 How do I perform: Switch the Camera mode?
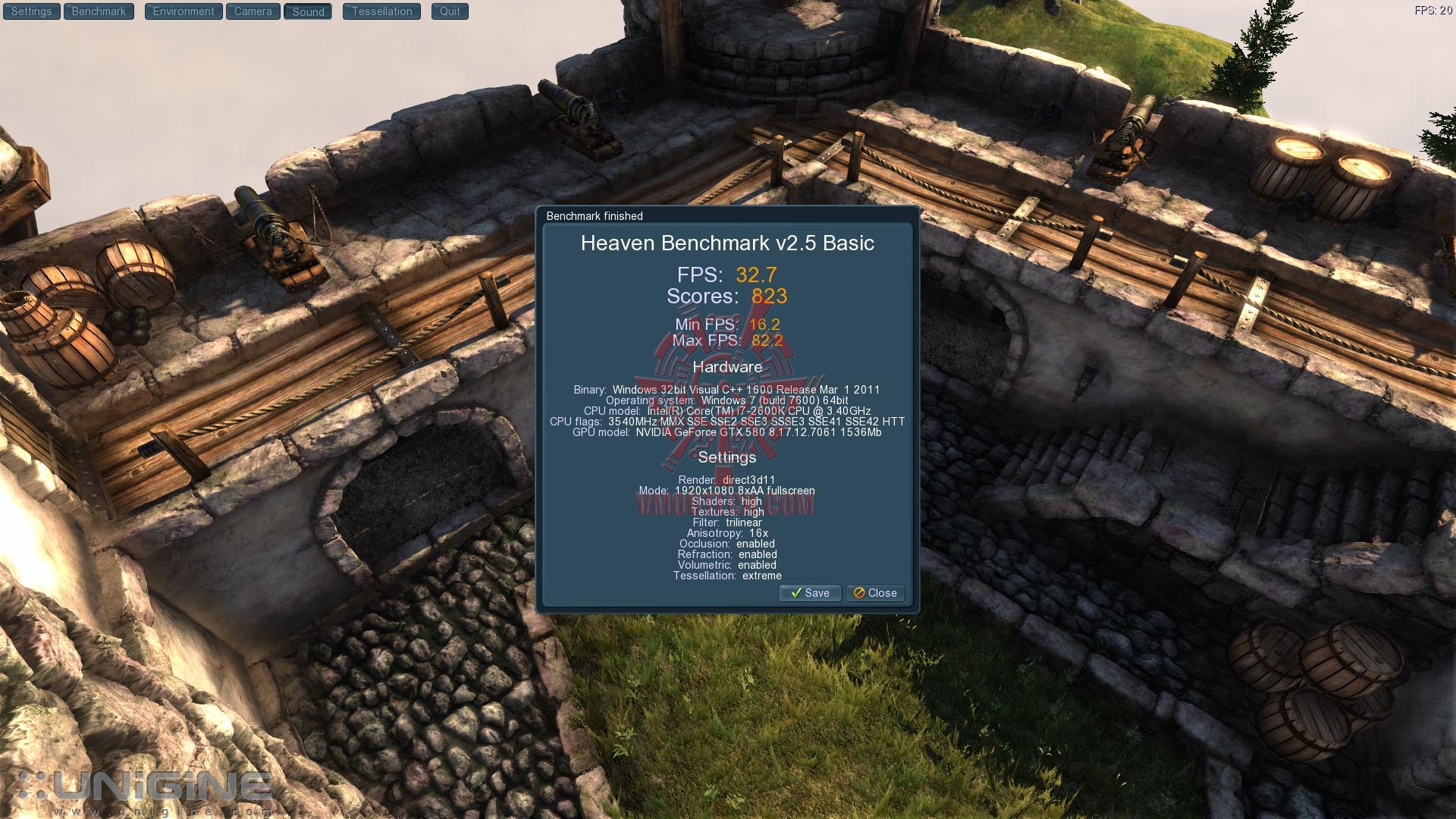coord(253,11)
